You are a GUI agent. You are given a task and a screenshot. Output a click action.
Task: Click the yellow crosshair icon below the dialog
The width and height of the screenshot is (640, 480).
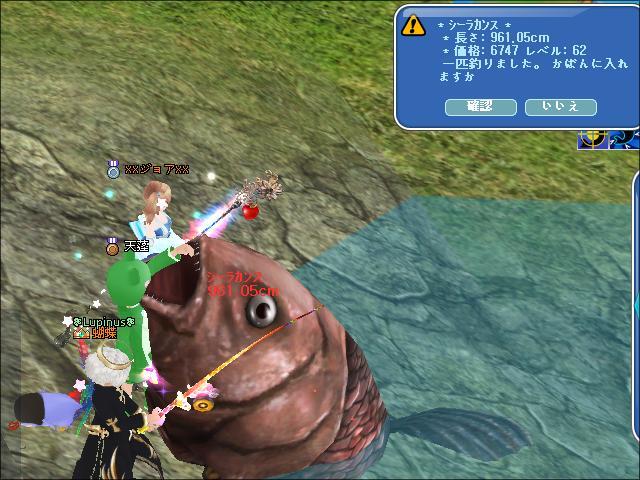tap(593, 138)
